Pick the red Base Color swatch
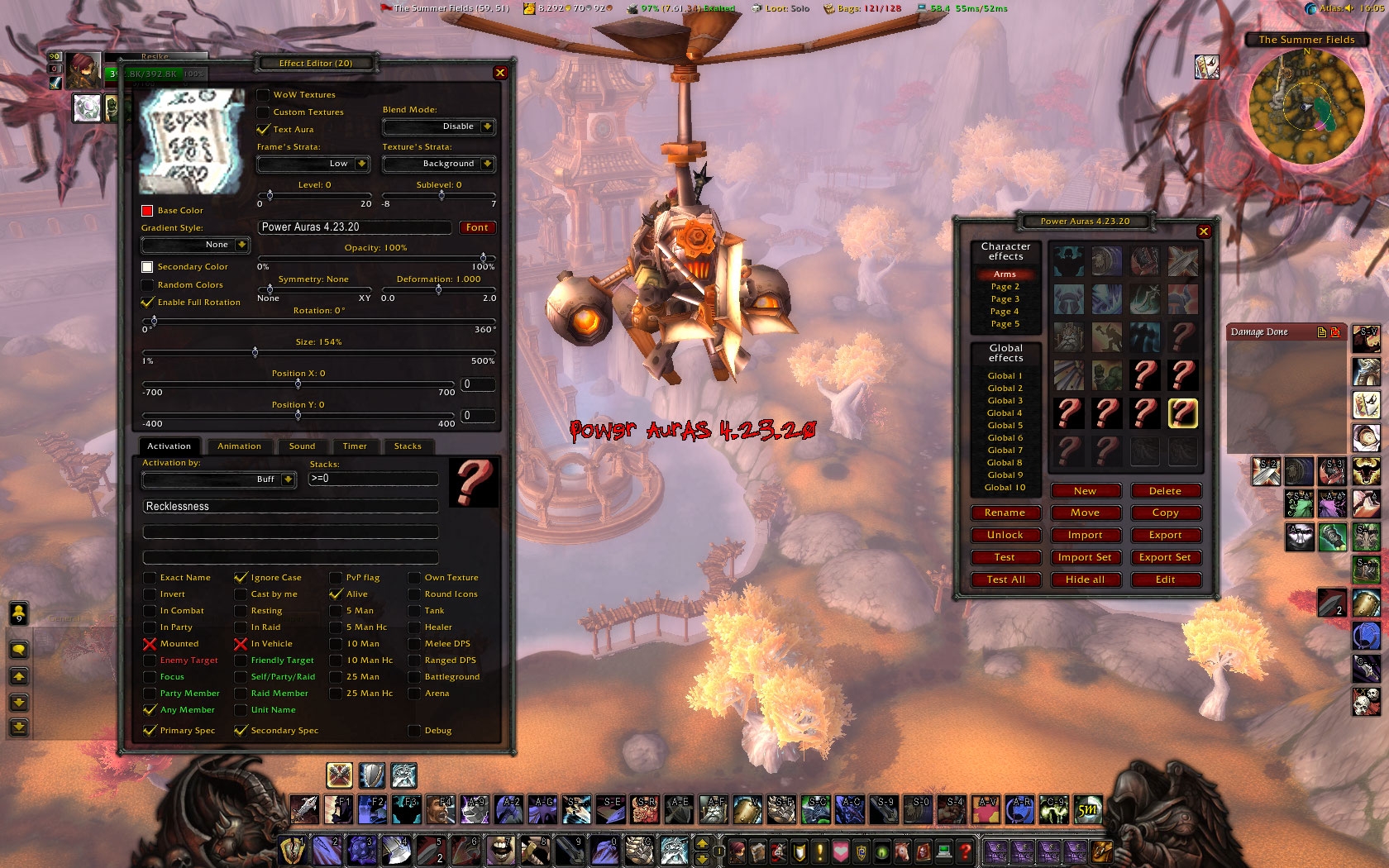Image resolution: width=1389 pixels, height=868 pixels. (147, 211)
